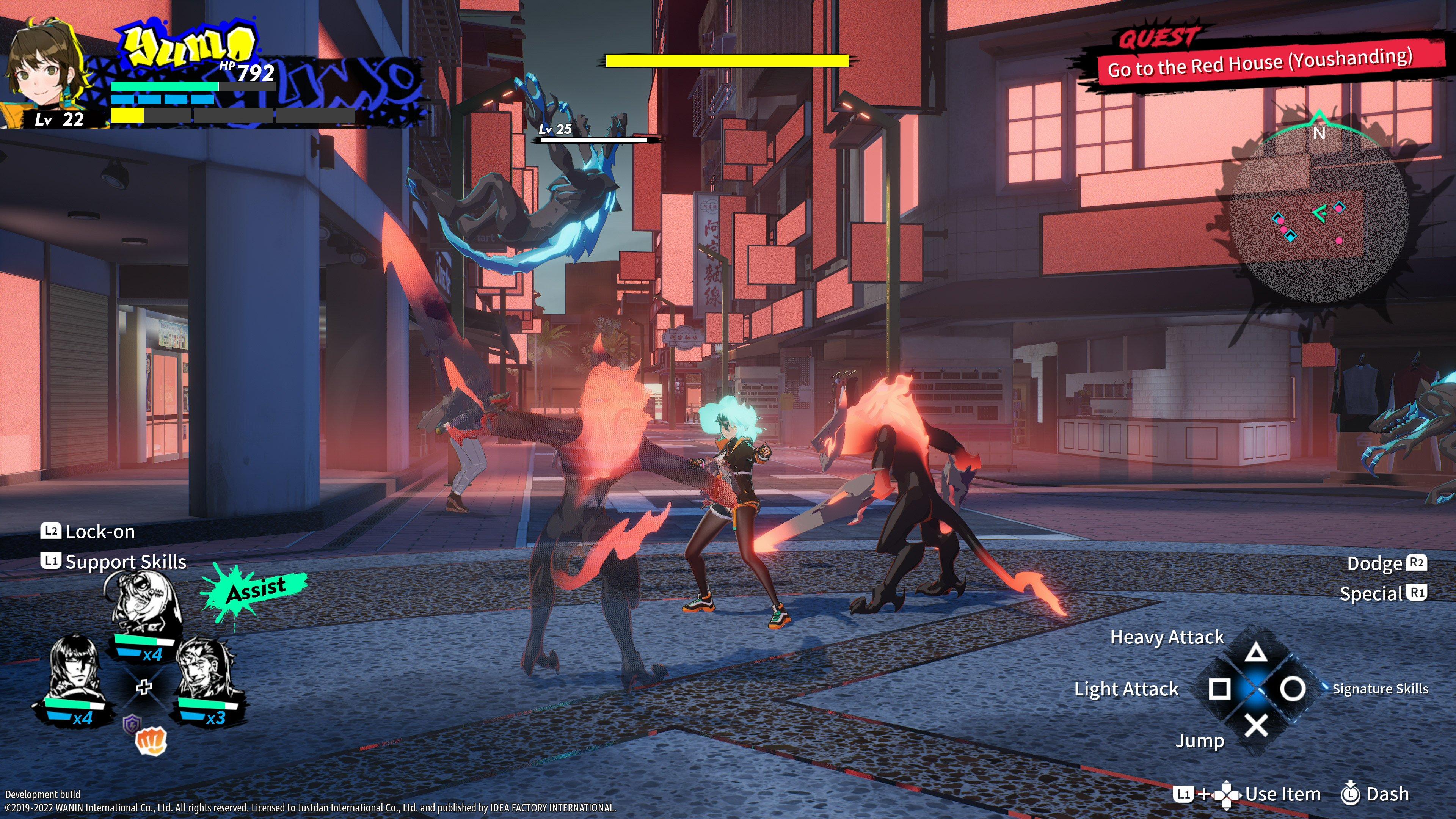The height and width of the screenshot is (819, 1456).
Task: Open the circular minimap
Action: 1319,223
